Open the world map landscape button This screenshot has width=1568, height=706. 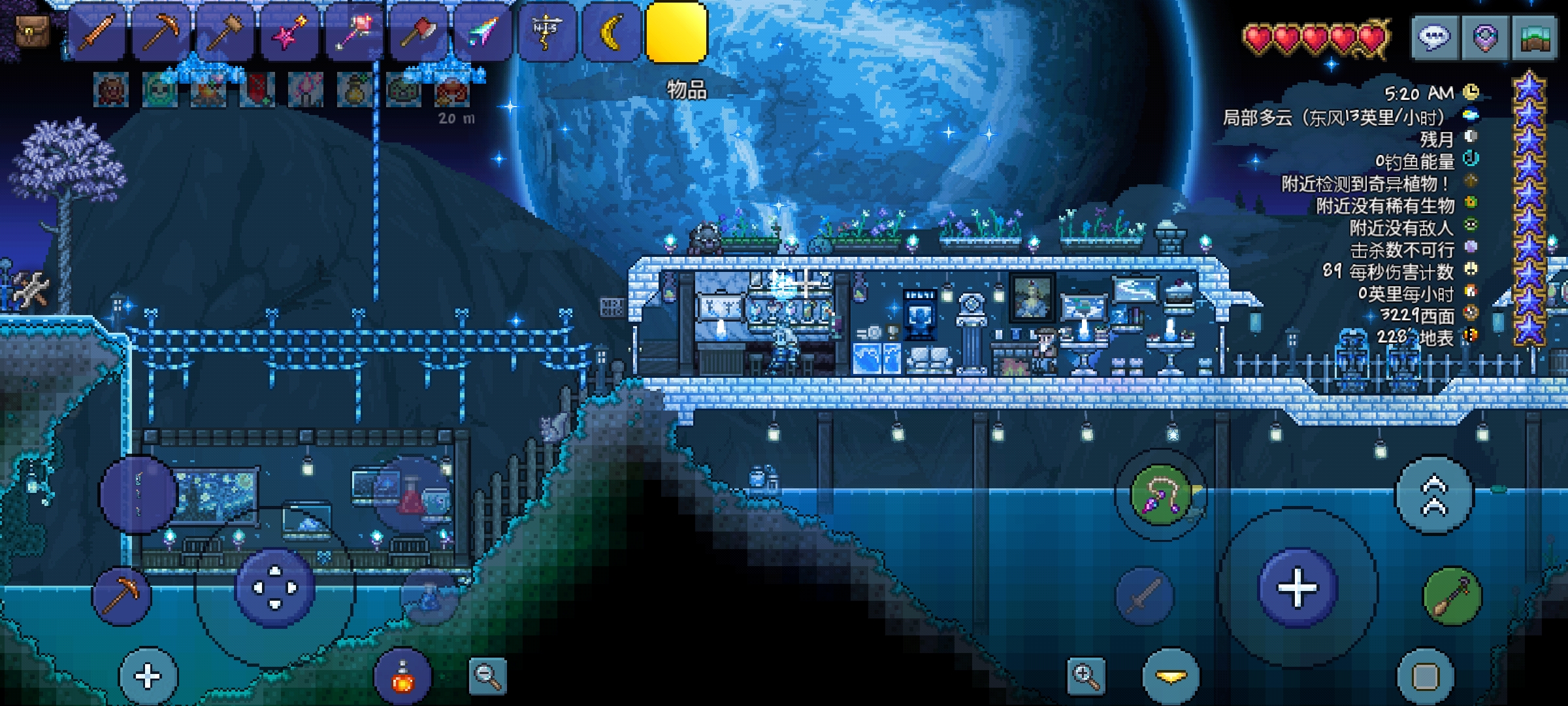pos(1535,38)
